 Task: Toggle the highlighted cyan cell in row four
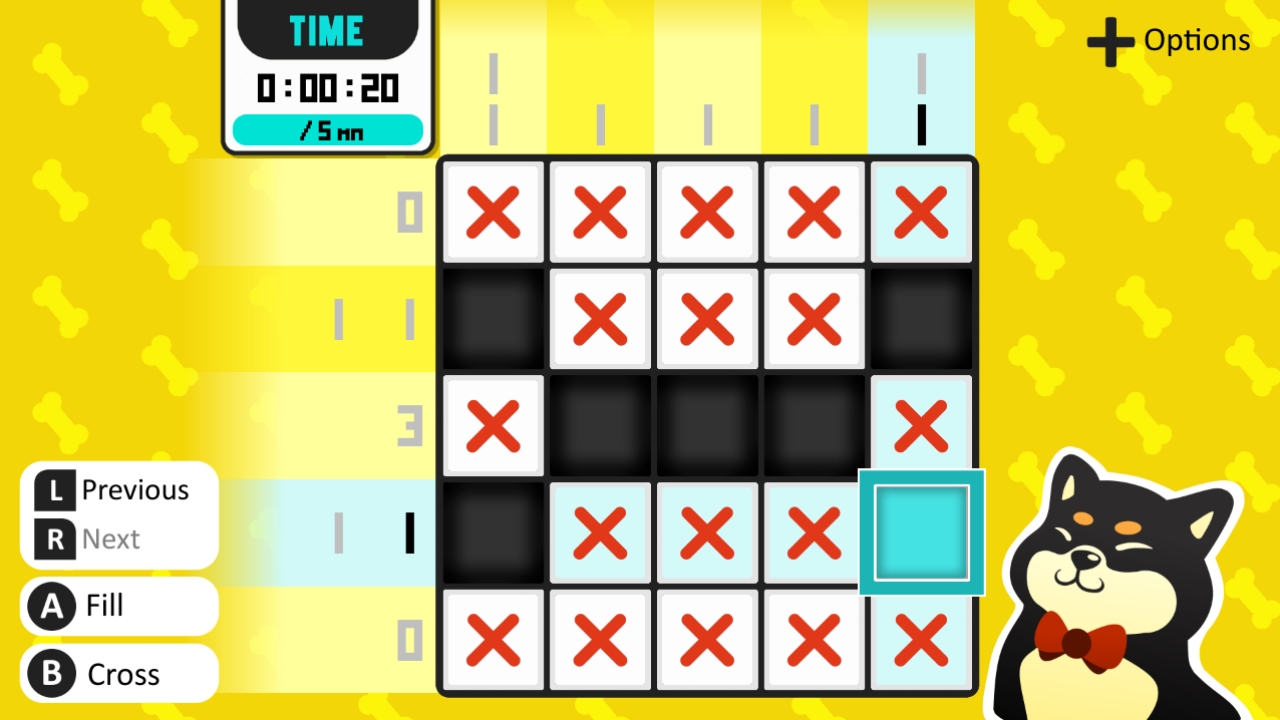pos(920,533)
